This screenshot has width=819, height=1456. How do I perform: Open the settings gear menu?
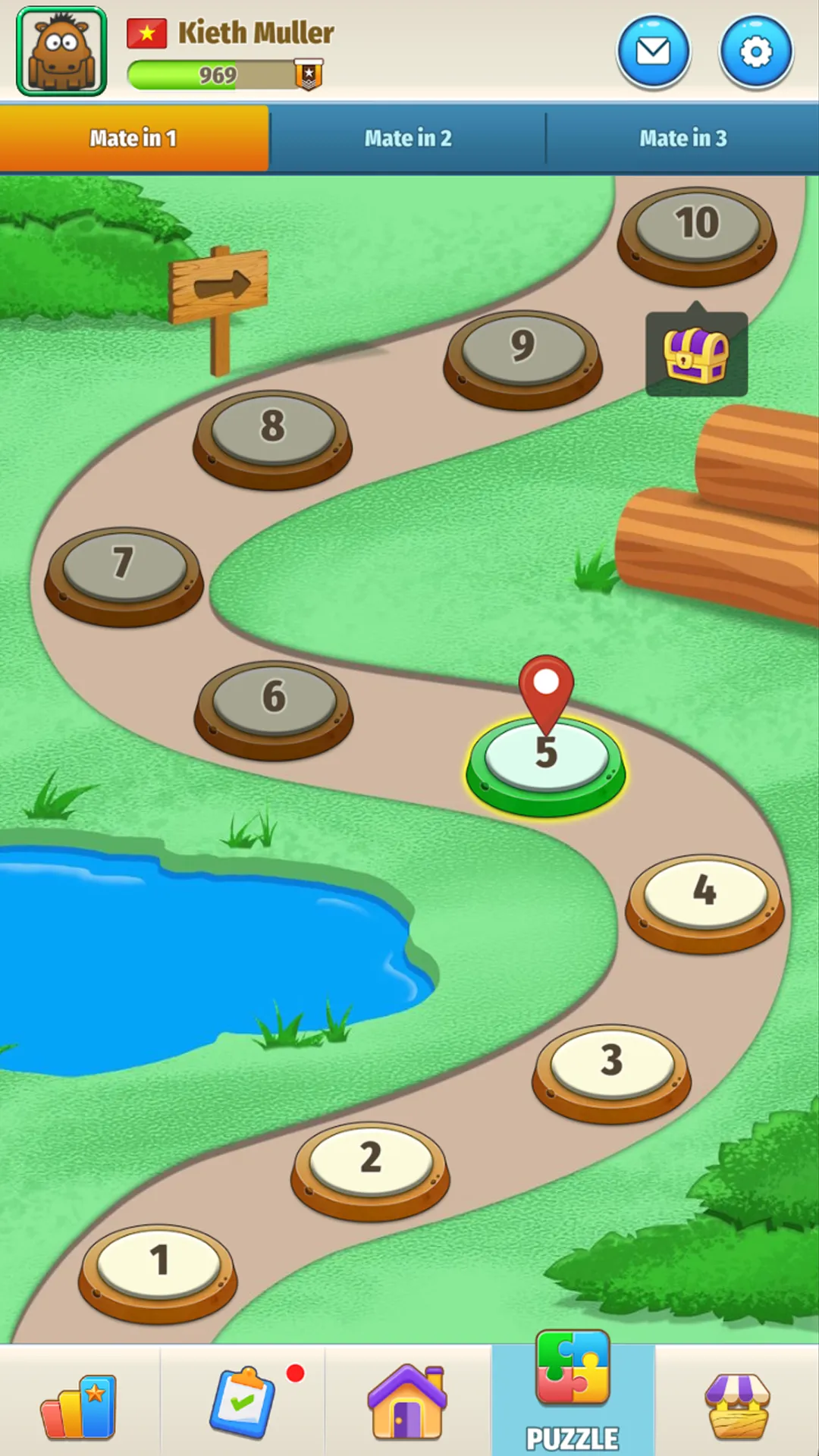click(755, 52)
